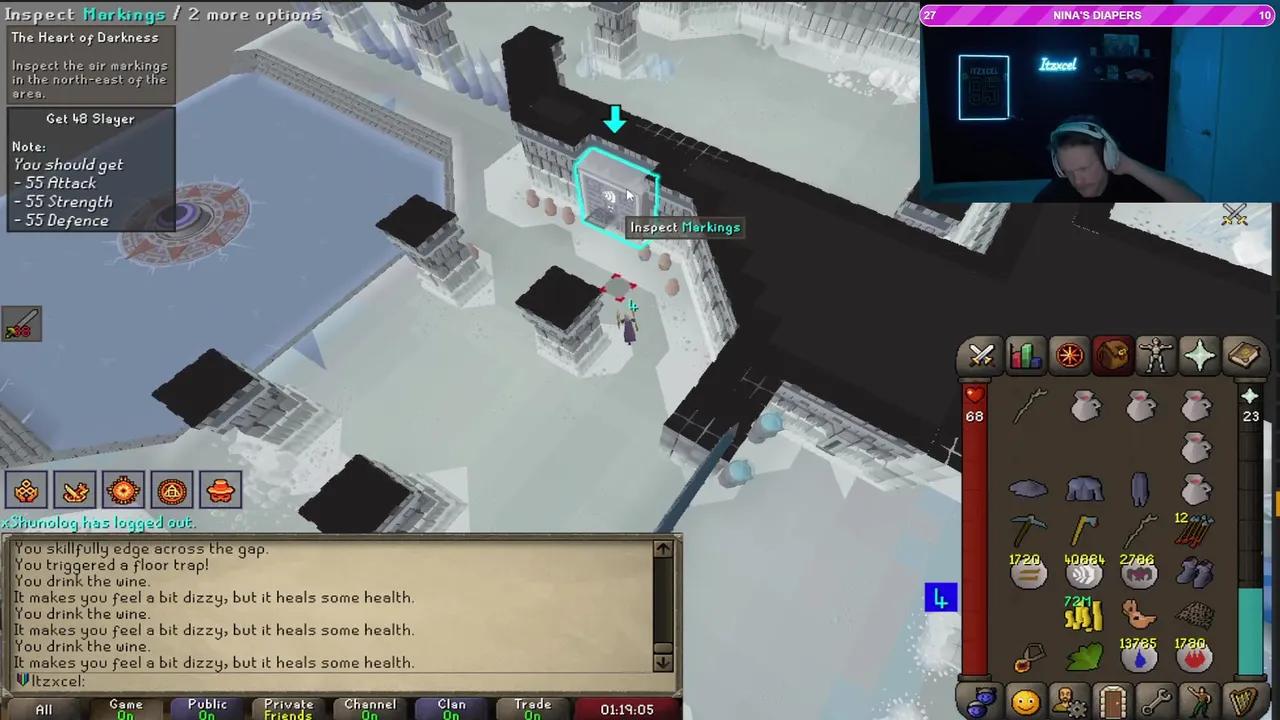
Task: Open the Skills tab
Action: [x=1025, y=357]
